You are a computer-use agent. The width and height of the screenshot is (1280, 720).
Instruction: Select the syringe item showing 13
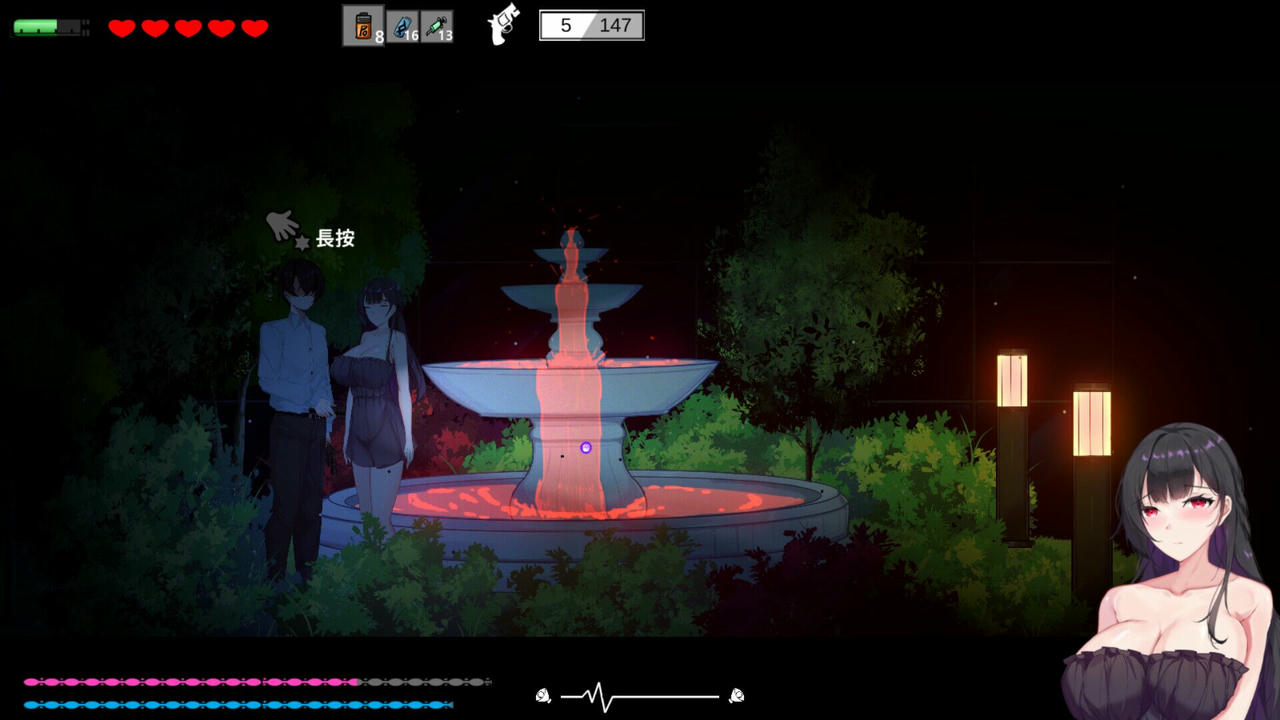tap(436, 25)
